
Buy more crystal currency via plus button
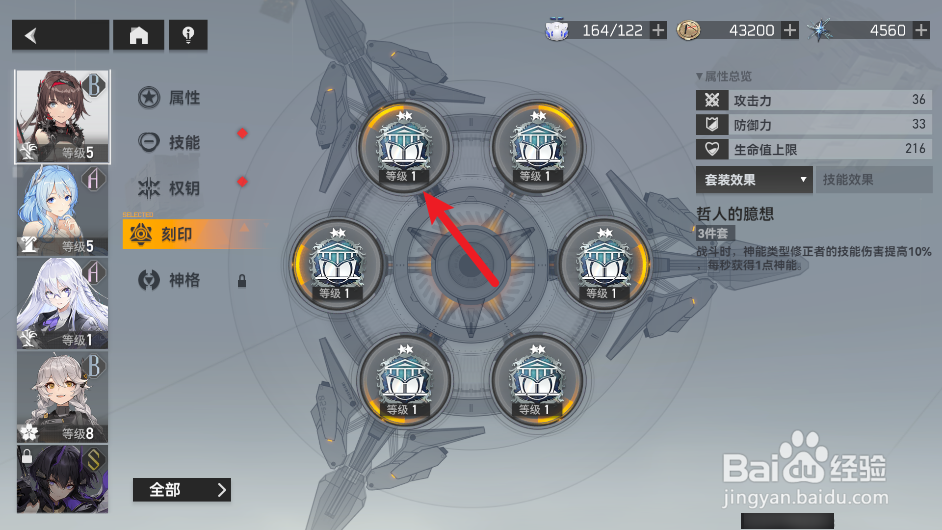tap(922, 30)
